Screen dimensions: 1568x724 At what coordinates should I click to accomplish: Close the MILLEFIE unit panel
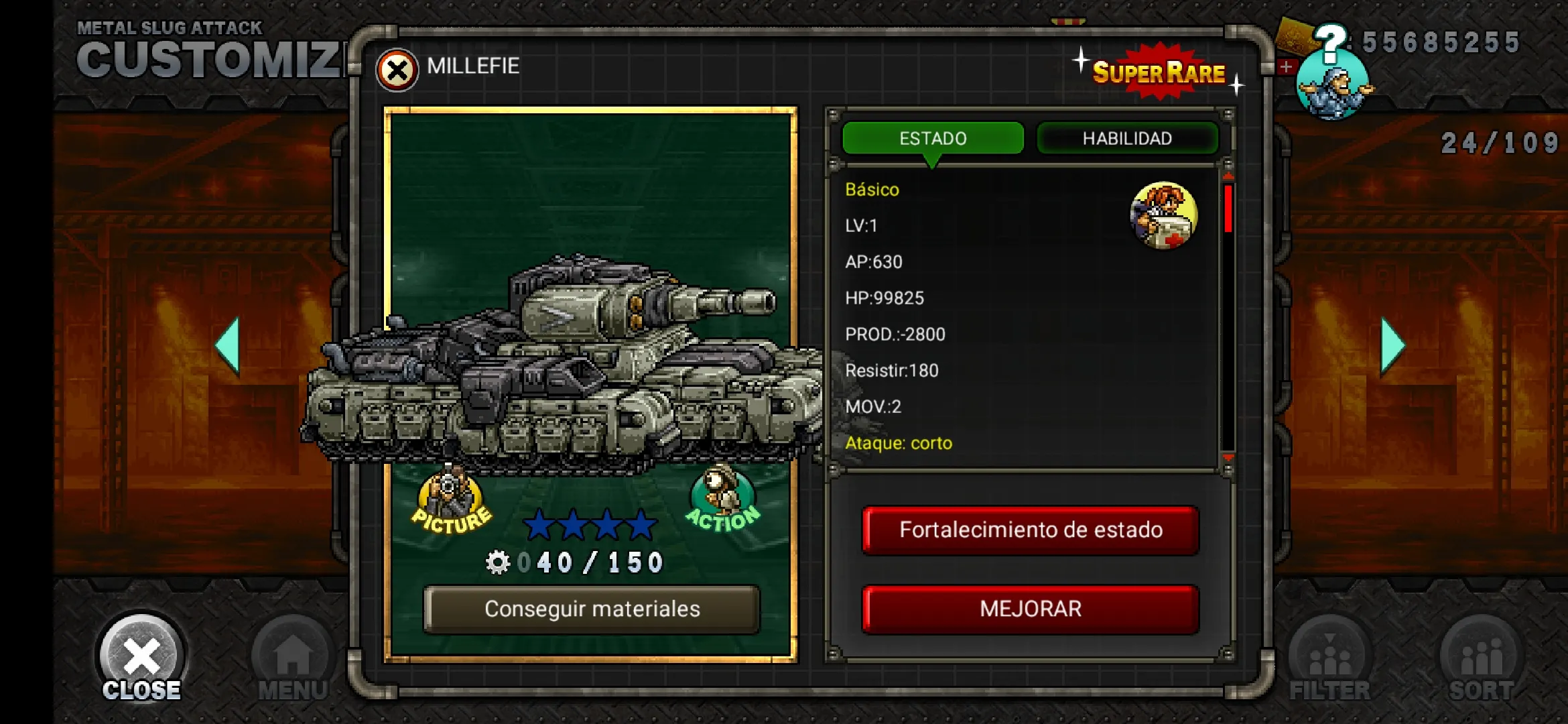(x=397, y=70)
